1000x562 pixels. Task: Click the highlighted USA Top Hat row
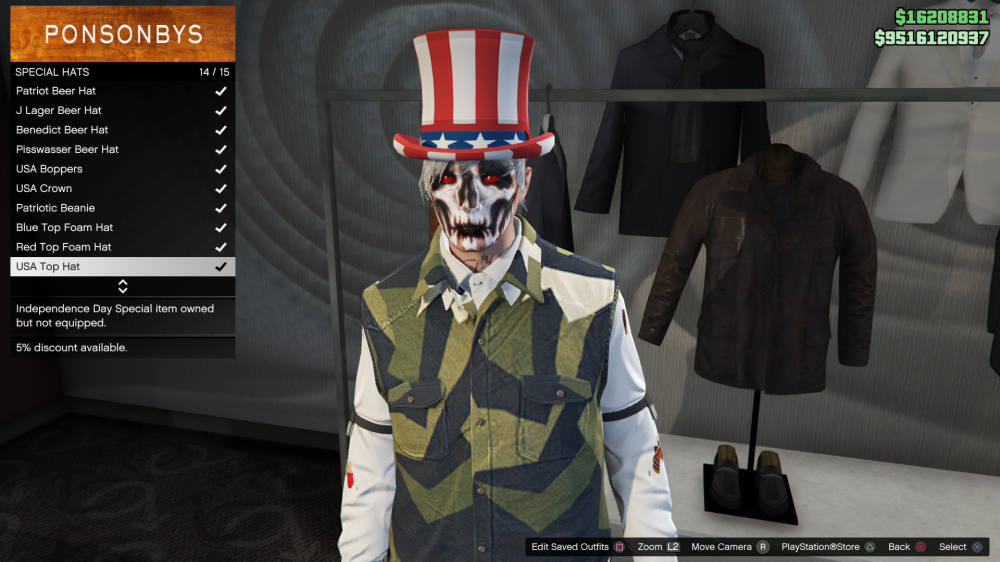pyautogui.click(x=122, y=267)
